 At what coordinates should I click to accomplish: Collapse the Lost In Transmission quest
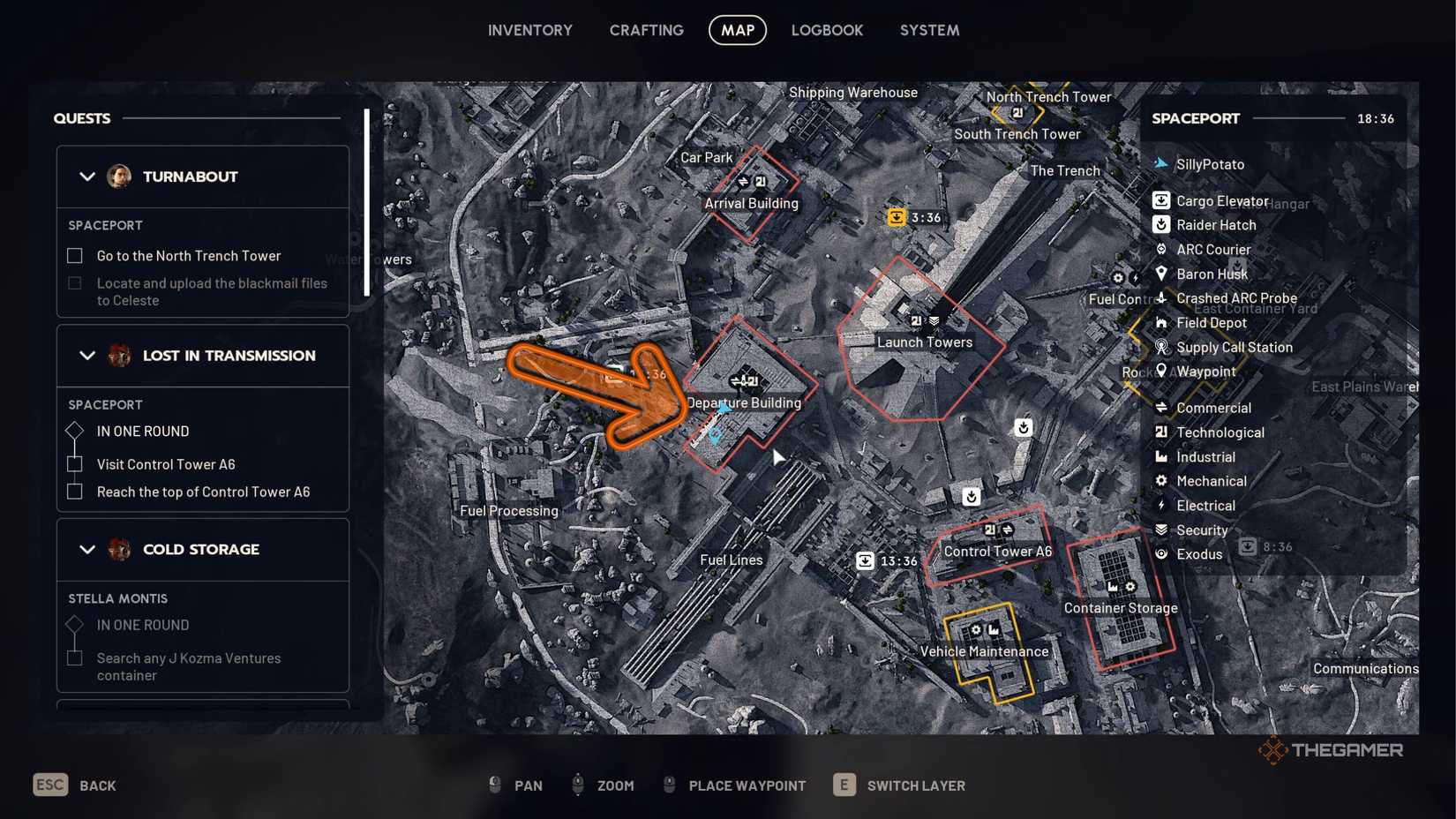[x=87, y=356]
